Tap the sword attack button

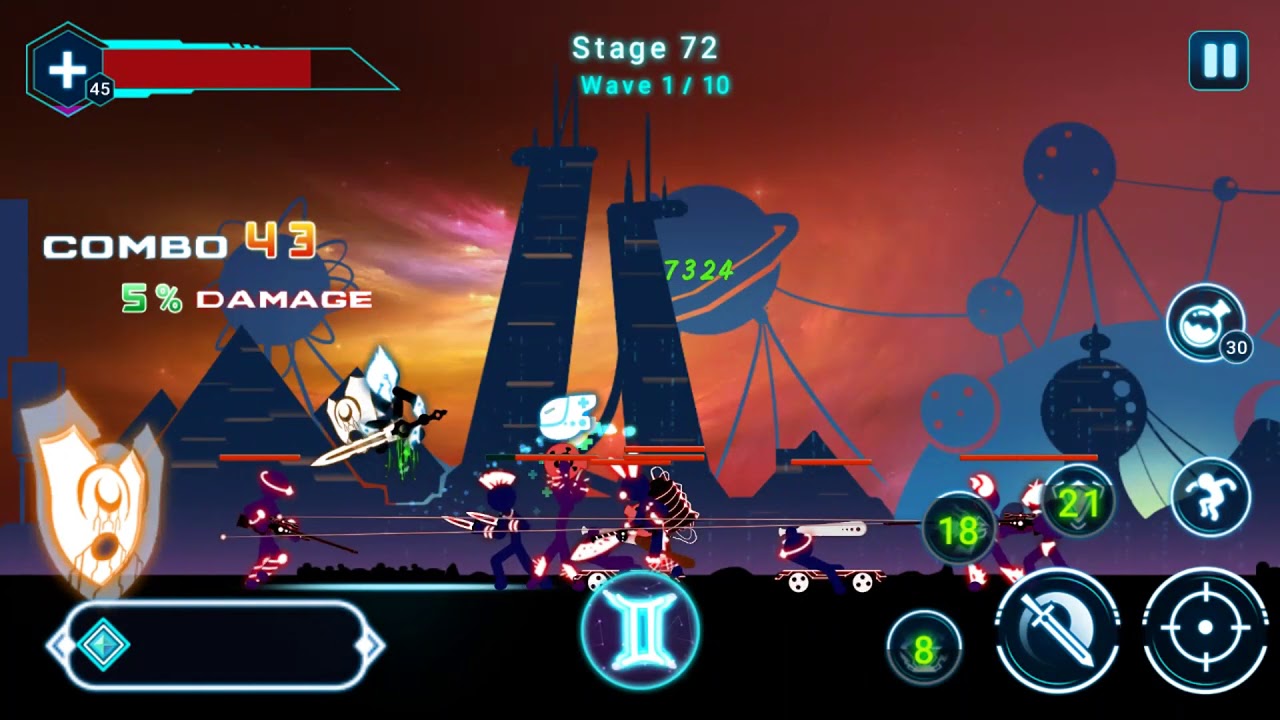(1057, 629)
